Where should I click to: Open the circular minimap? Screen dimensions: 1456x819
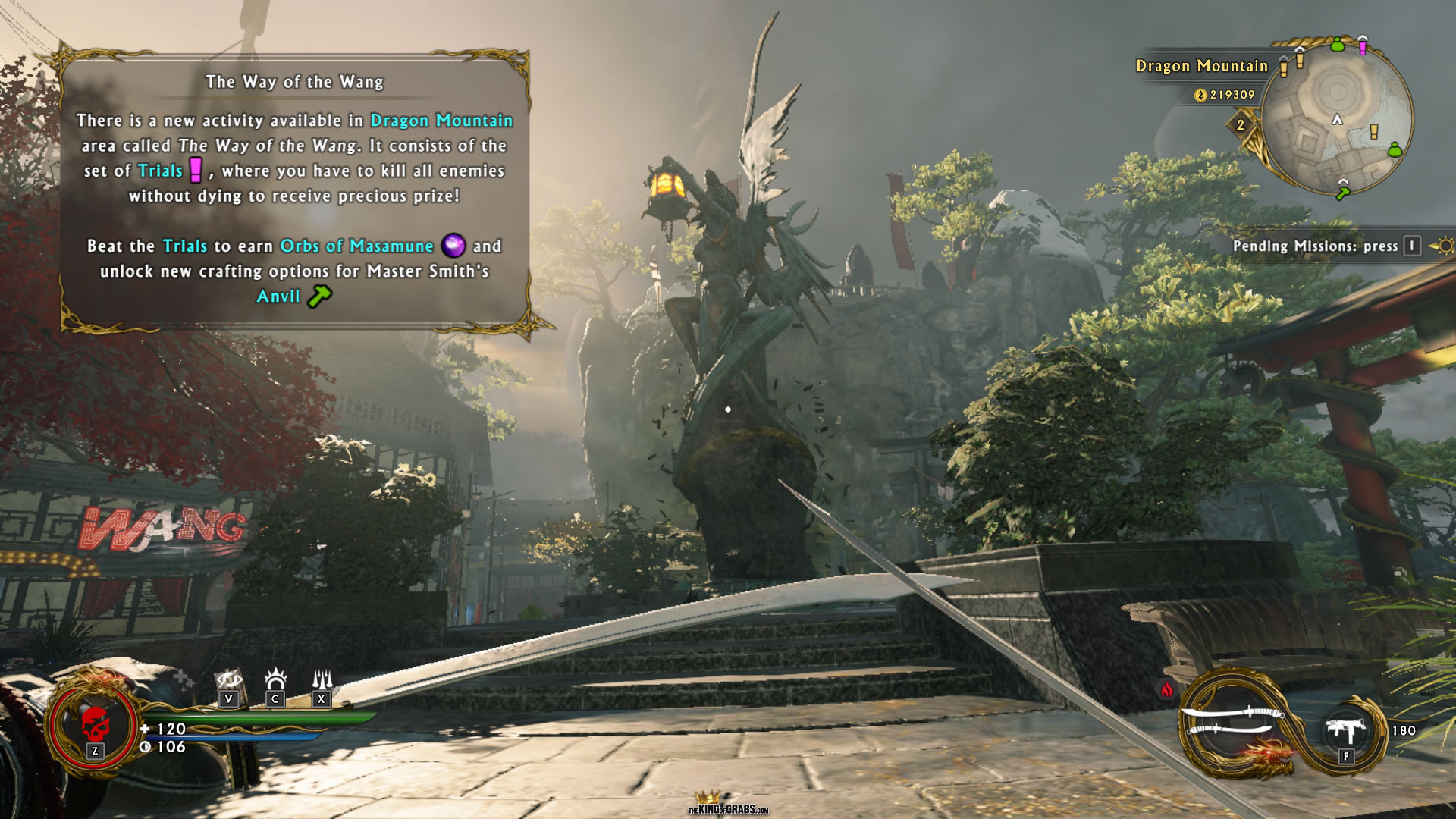(1336, 120)
